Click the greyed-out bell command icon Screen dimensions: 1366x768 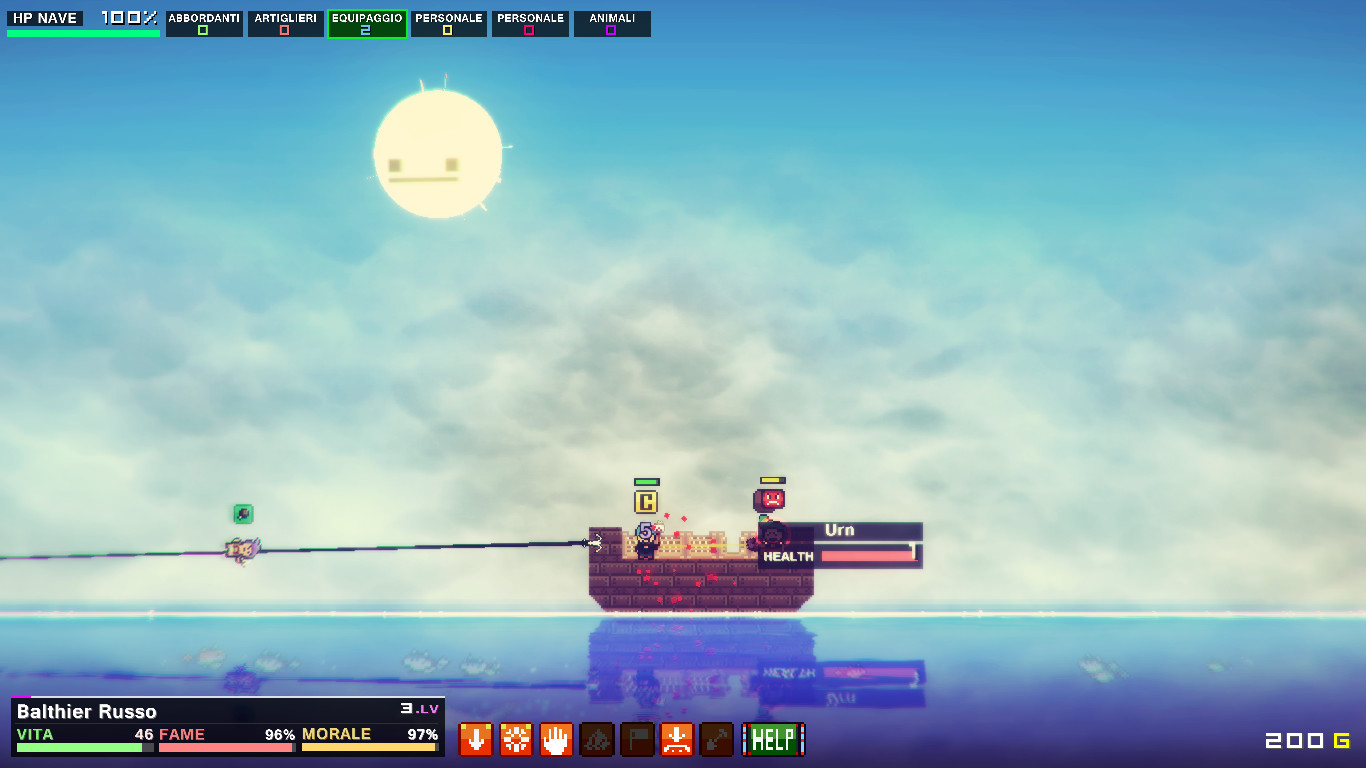click(597, 740)
